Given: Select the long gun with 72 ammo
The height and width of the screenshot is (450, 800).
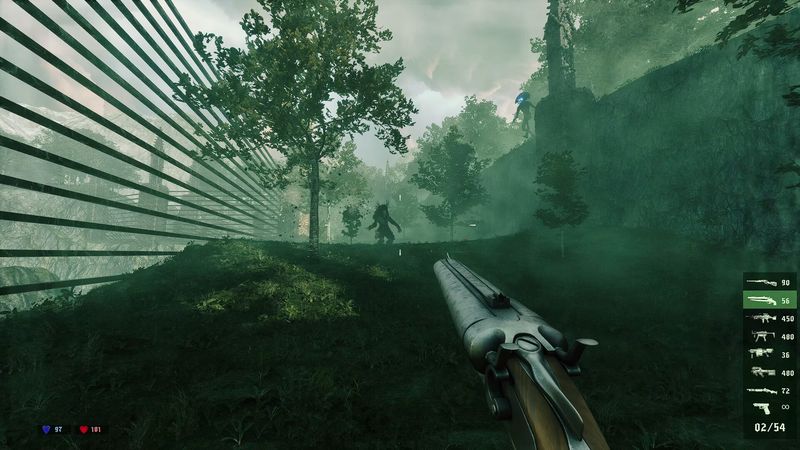Looking at the screenshot, I should pos(768,390).
